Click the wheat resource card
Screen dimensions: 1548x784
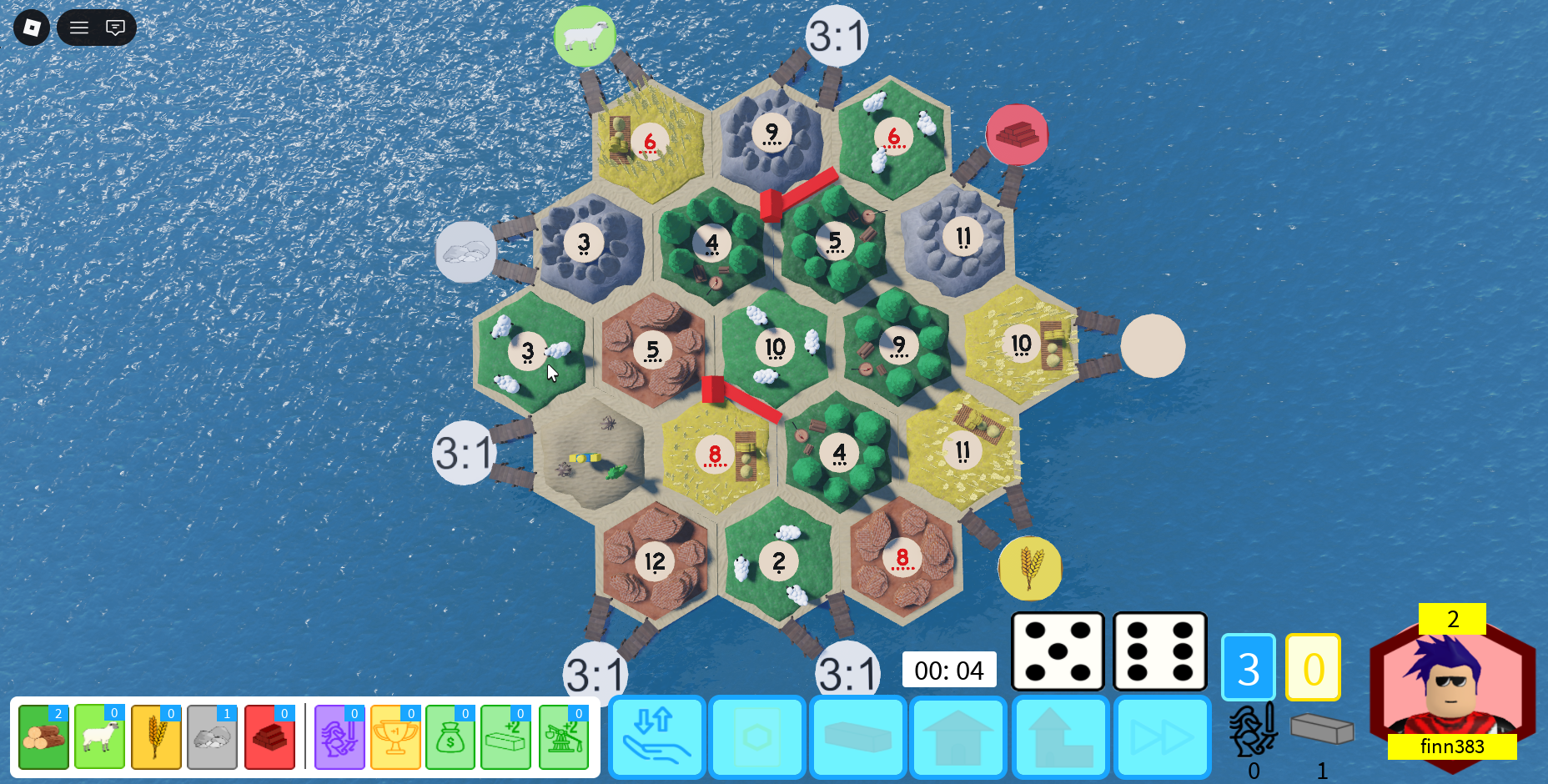155,737
